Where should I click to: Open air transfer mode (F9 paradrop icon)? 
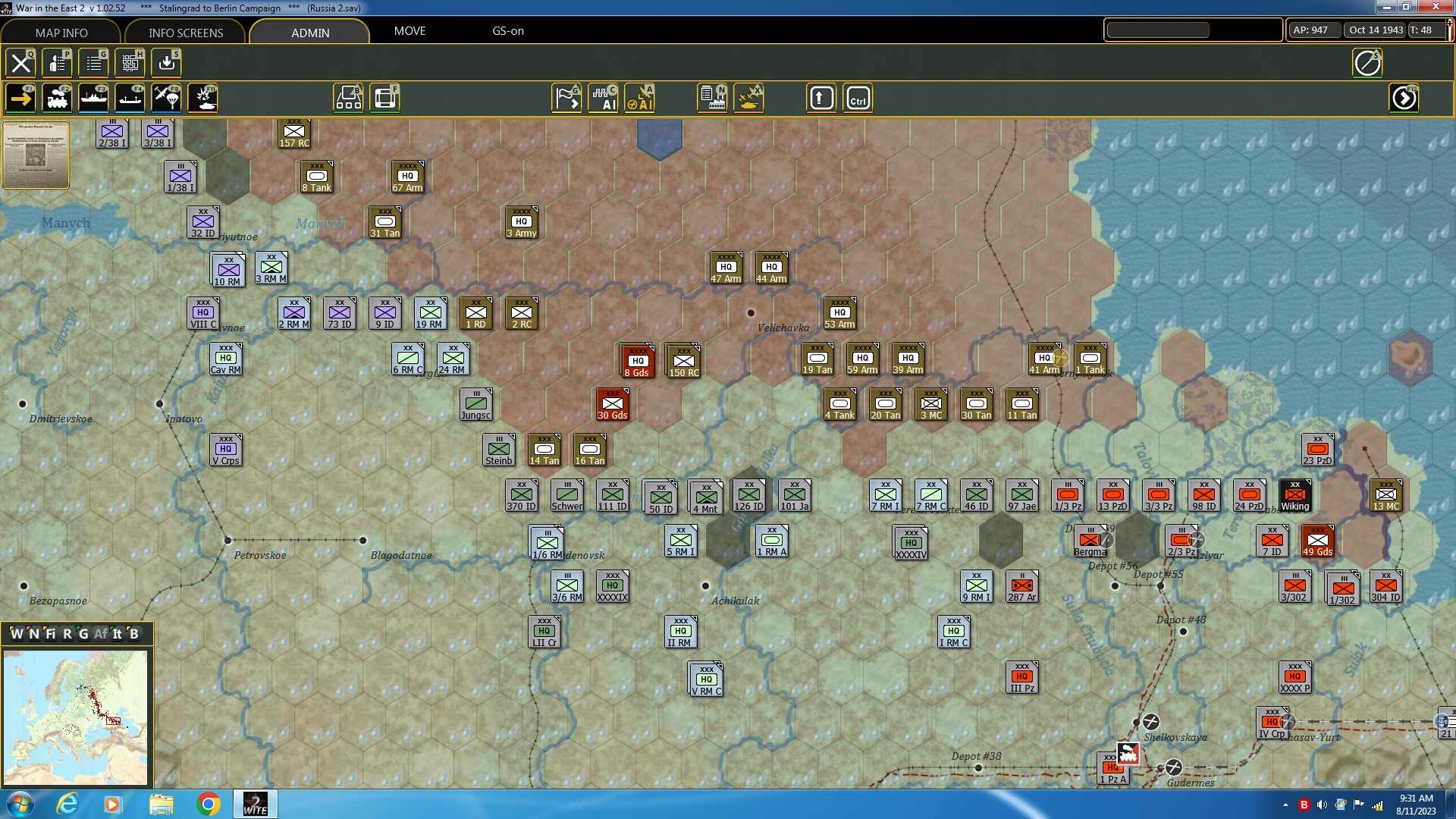pos(166,97)
